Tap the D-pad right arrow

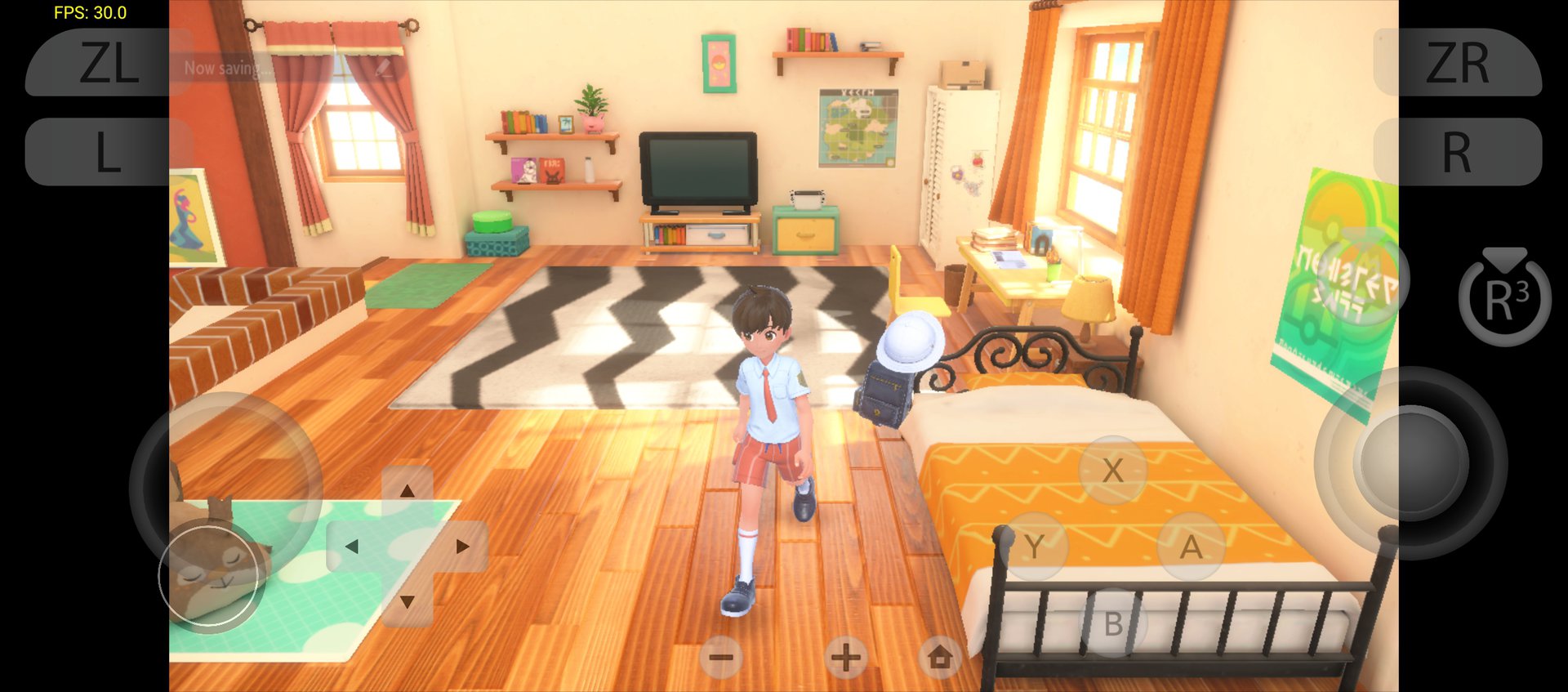pos(462,546)
